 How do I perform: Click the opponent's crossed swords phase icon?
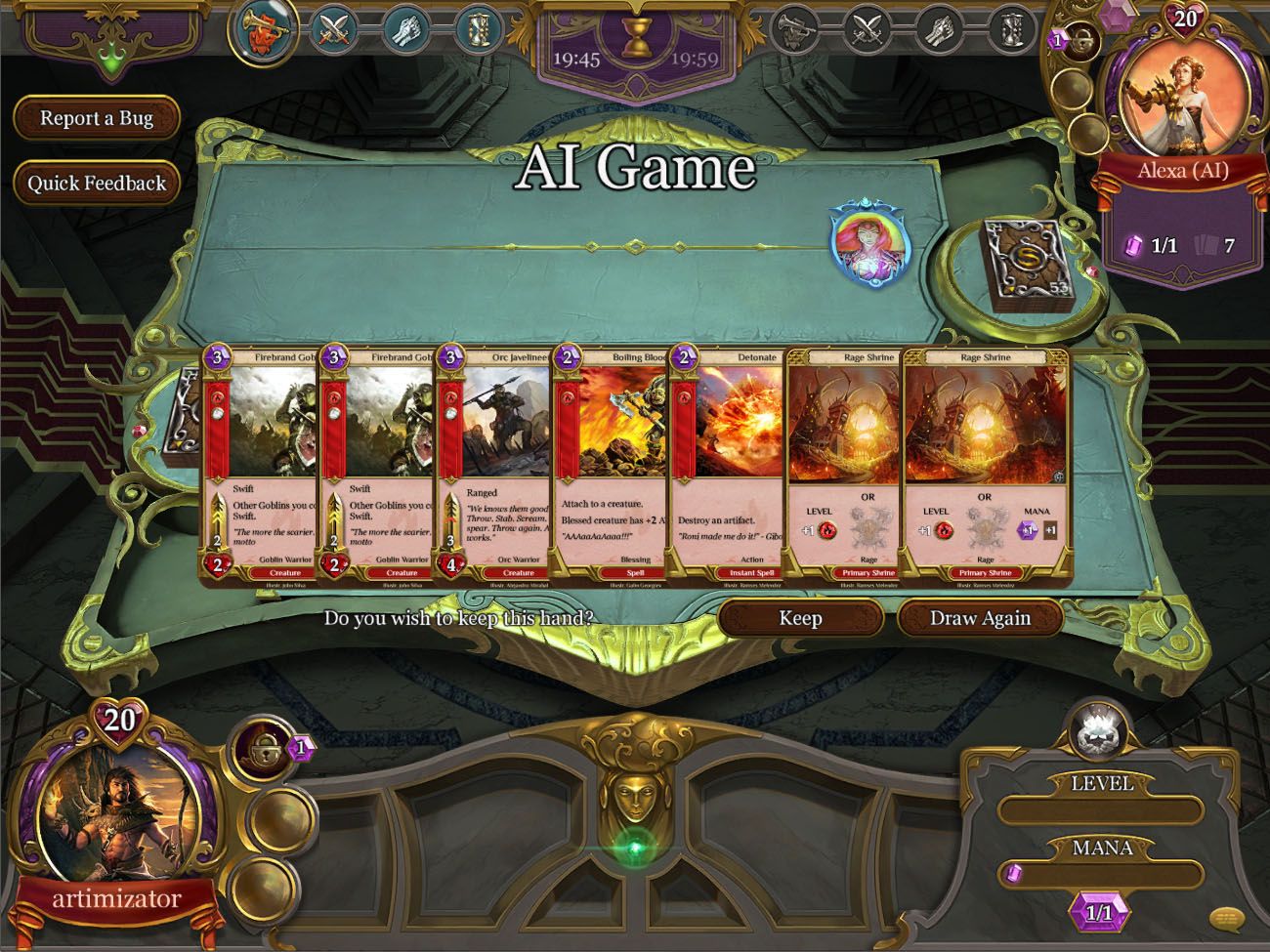[869, 29]
